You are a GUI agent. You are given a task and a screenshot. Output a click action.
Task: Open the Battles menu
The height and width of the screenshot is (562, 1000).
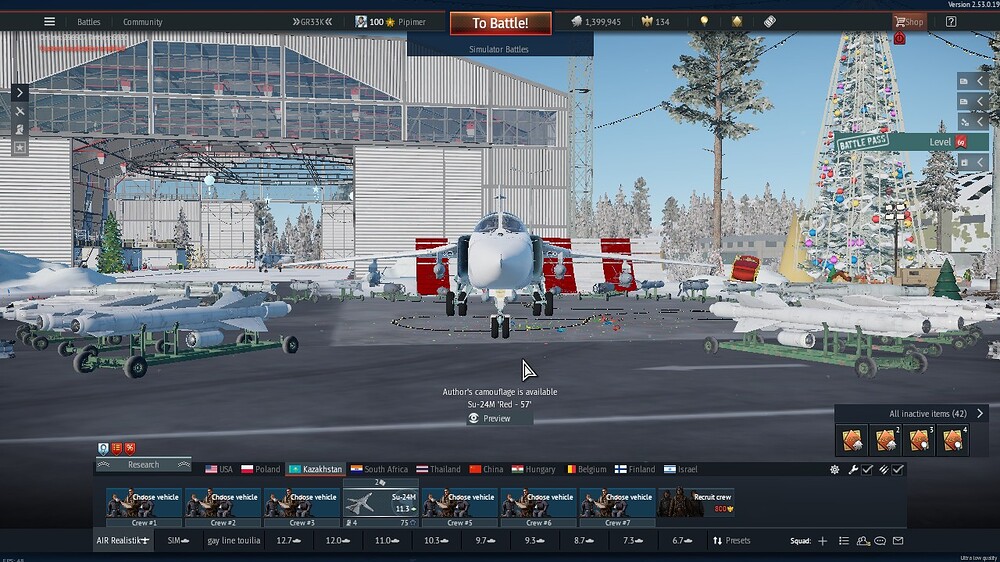(89, 22)
